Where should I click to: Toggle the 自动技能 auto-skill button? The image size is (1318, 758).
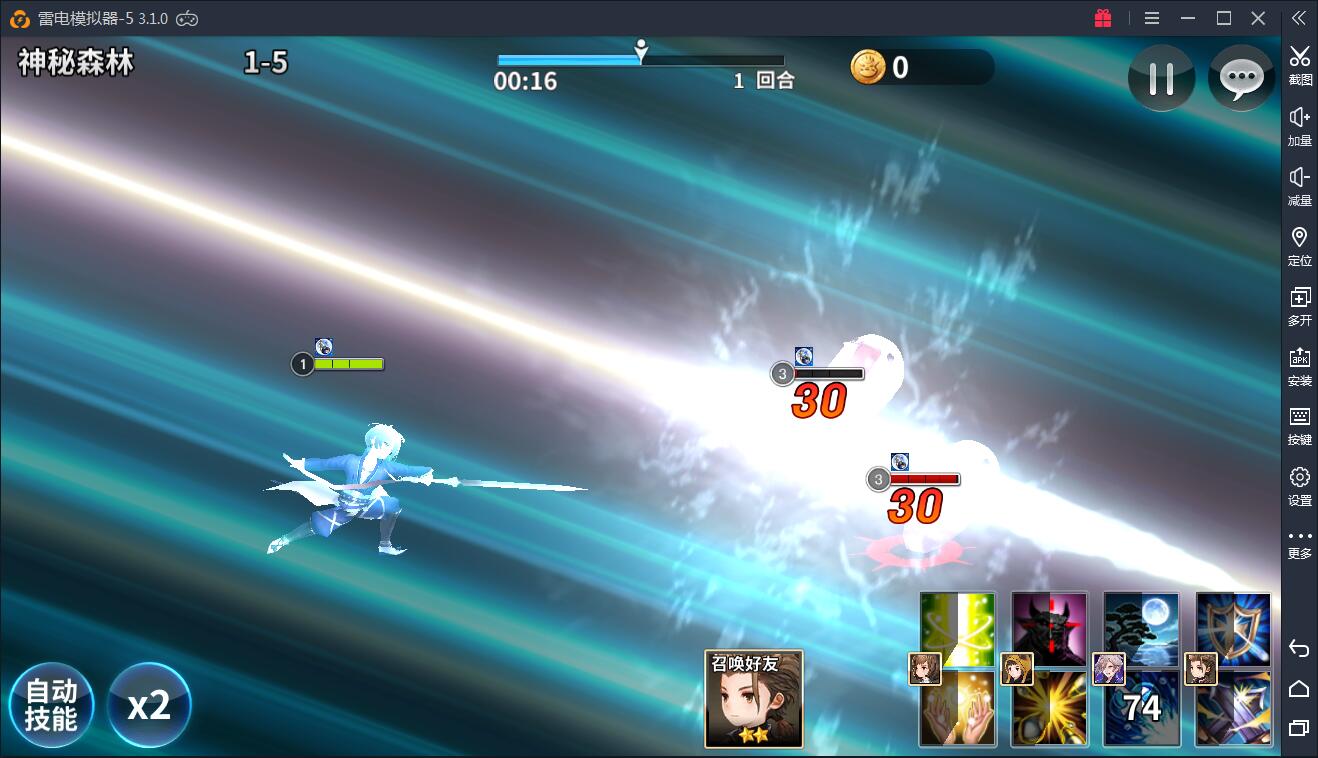pyautogui.click(x=51, y=705)
